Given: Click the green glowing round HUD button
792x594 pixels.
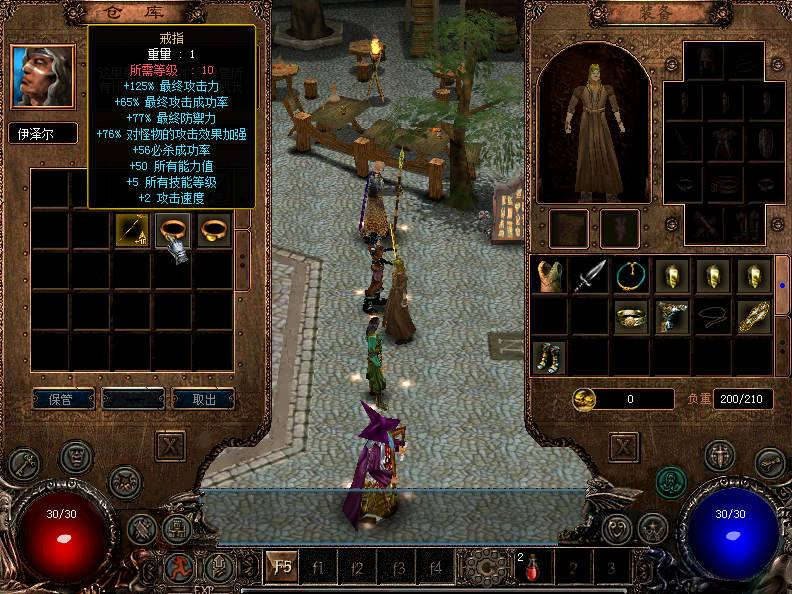Looking at the screenshot, I should pos(670,482).
